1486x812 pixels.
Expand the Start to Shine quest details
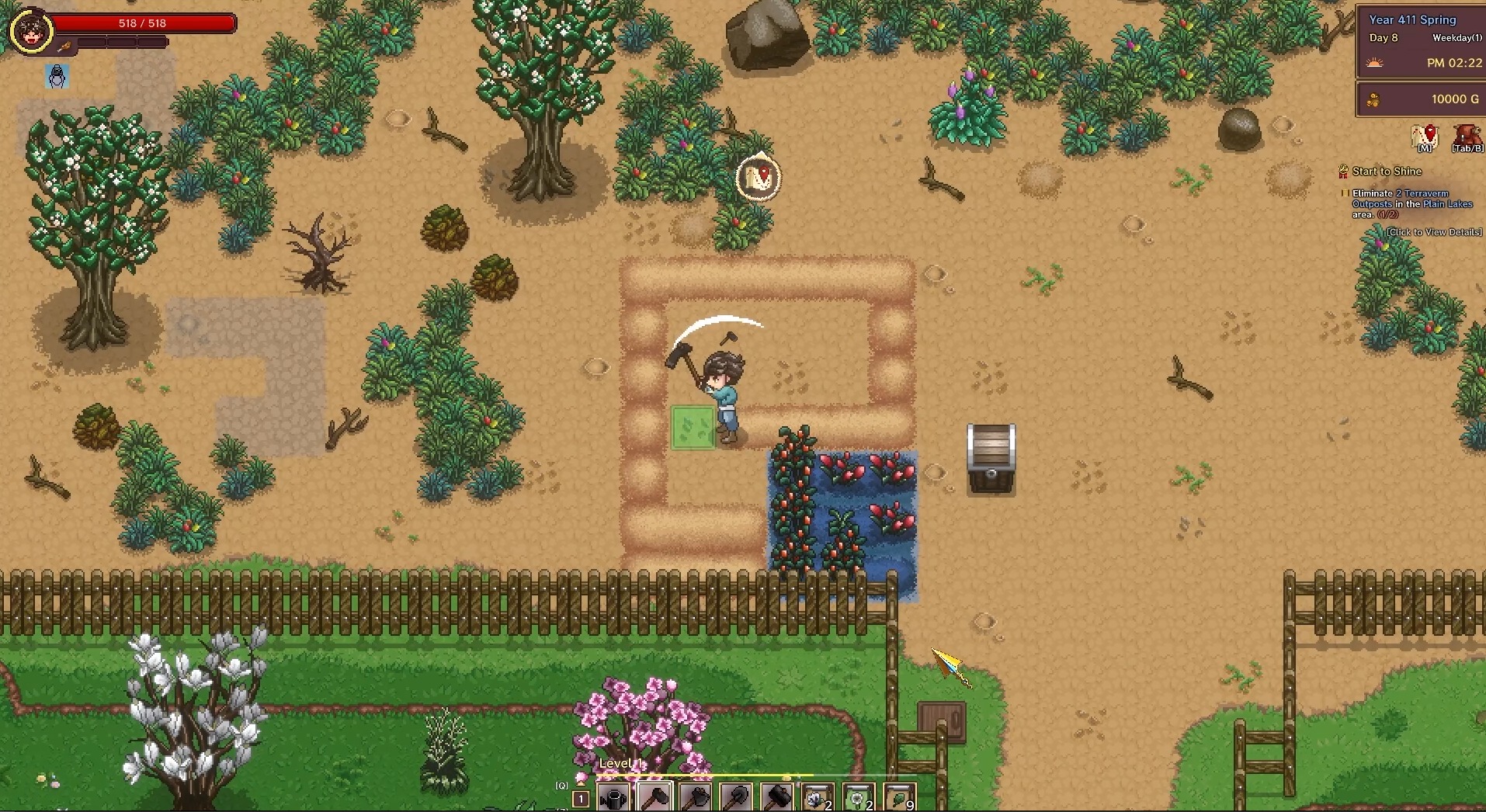click(x=1387, y=172)
